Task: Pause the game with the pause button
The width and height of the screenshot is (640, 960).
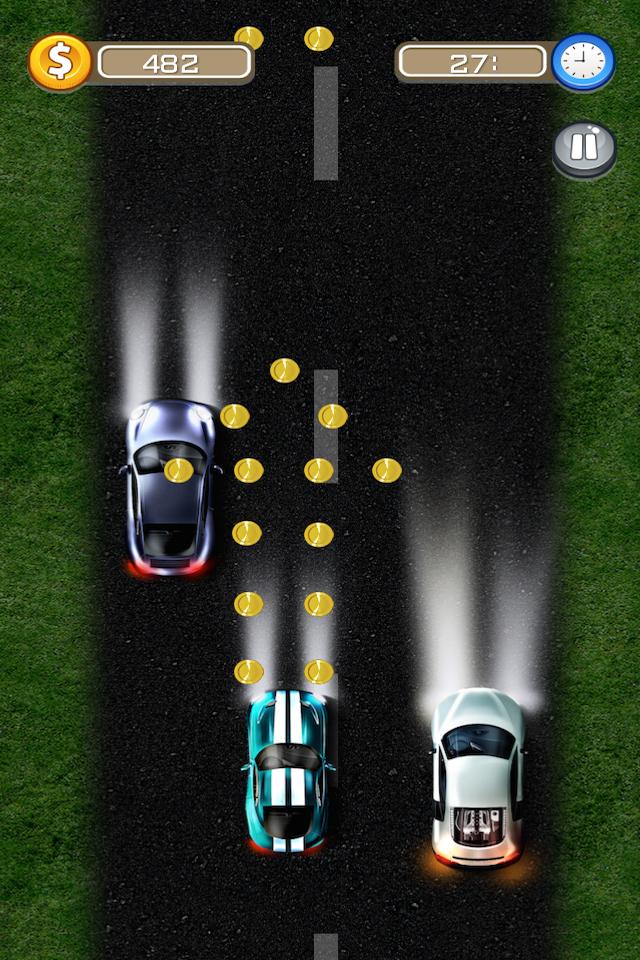Action: coord(584,148)
